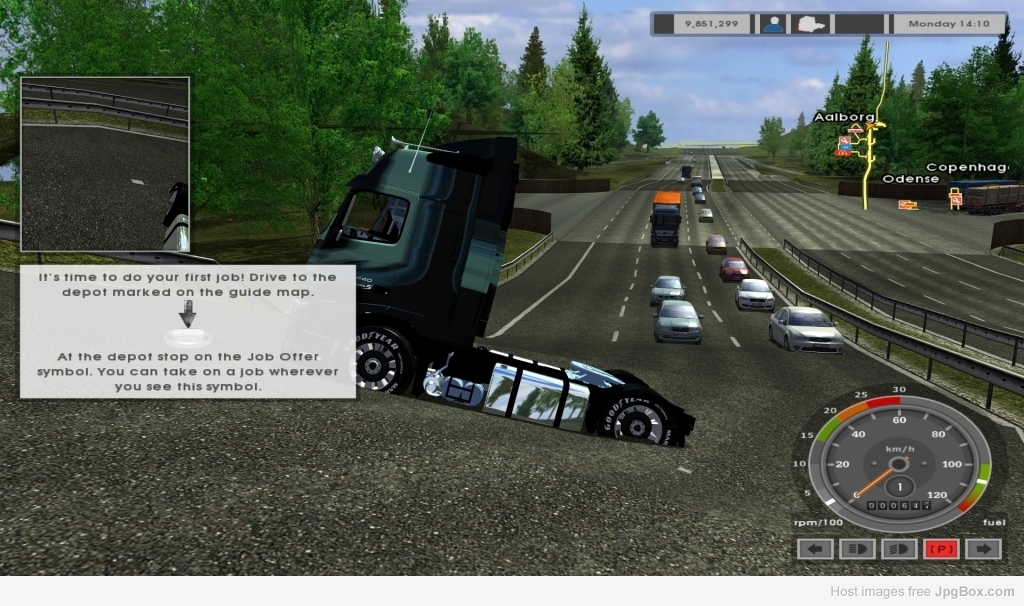
Task: Select the Odense city label on guide map
Action: coord(910,179)
